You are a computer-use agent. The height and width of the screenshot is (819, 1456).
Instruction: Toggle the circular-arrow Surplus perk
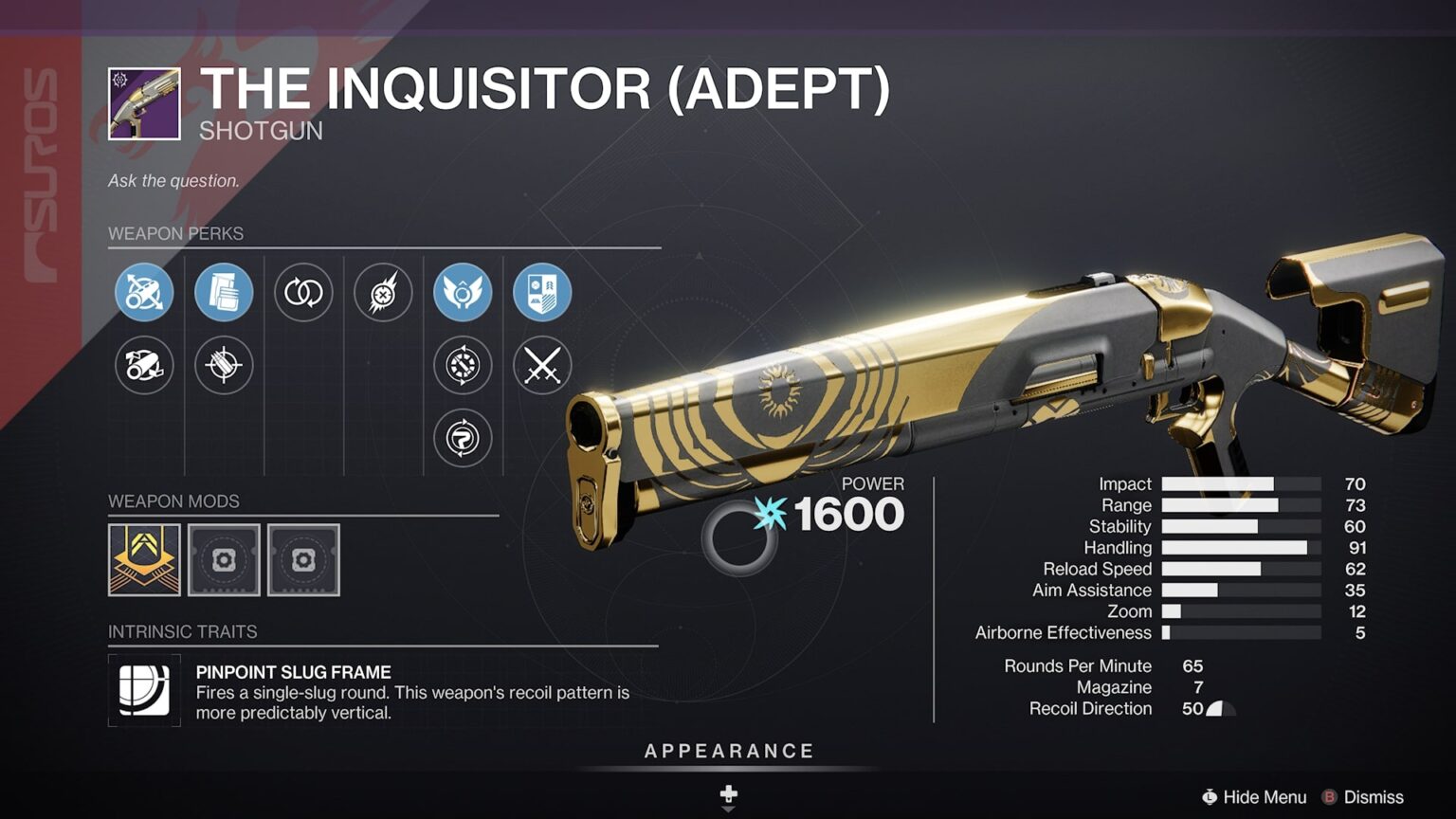[463, 438]
